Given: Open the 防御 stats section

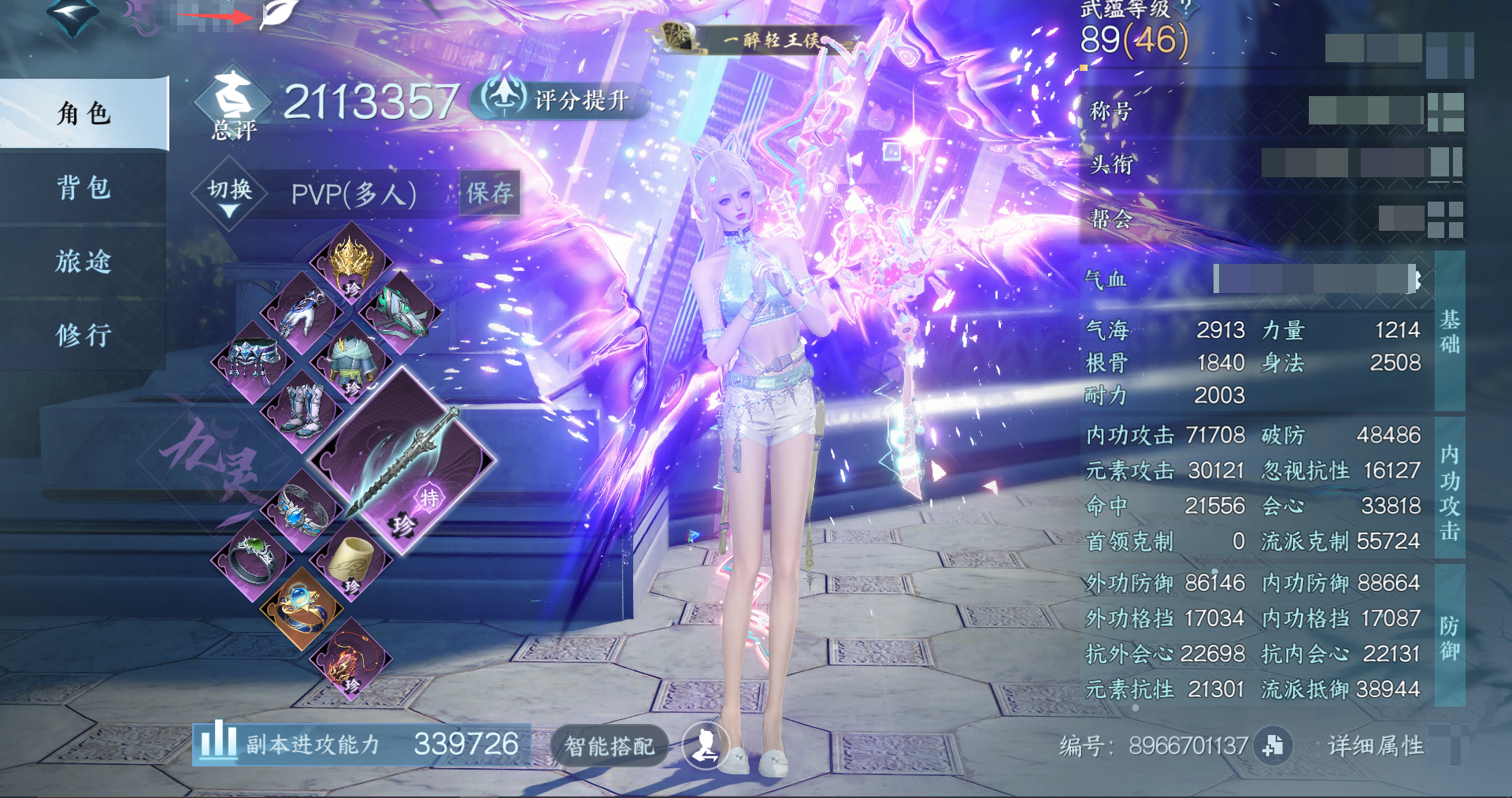Looking at the screenshot, I should [1449, 637].
